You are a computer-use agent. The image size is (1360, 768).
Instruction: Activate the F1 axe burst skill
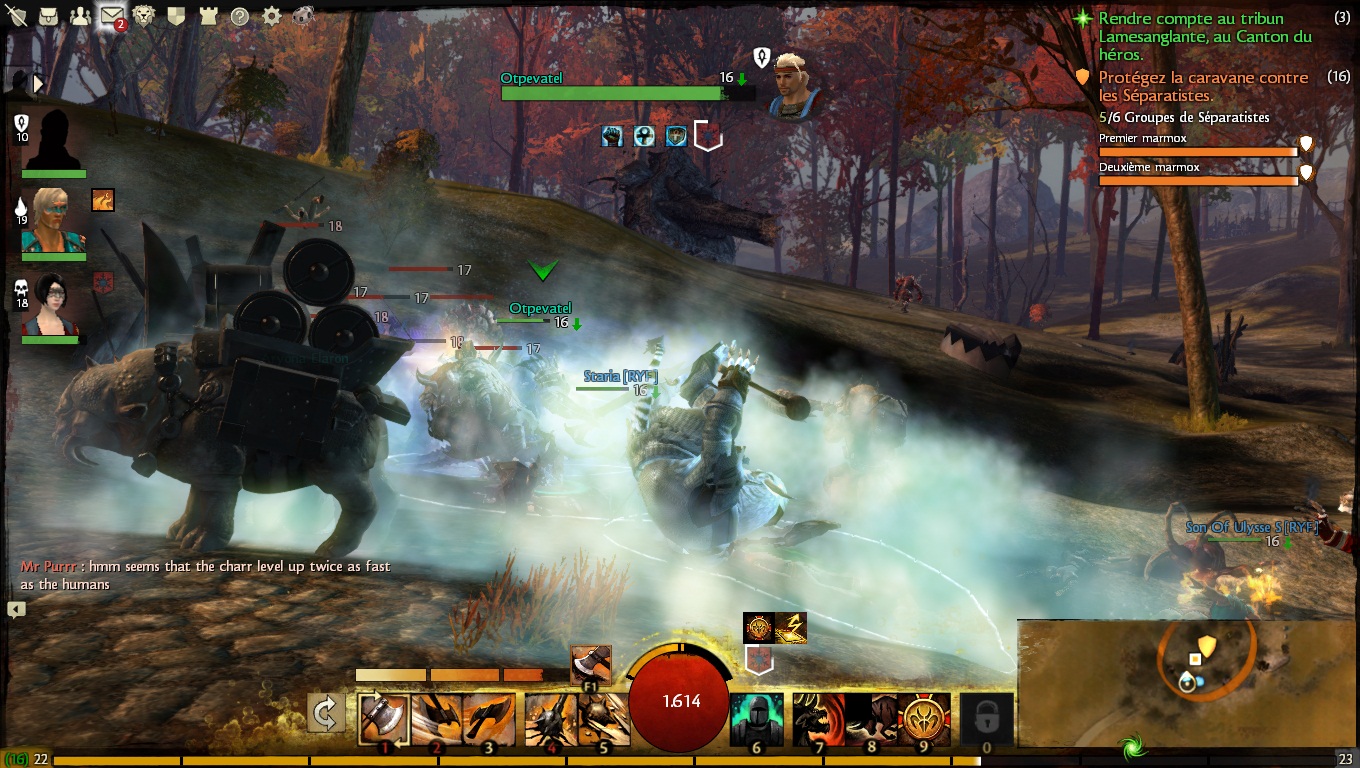tap(590, 666)
